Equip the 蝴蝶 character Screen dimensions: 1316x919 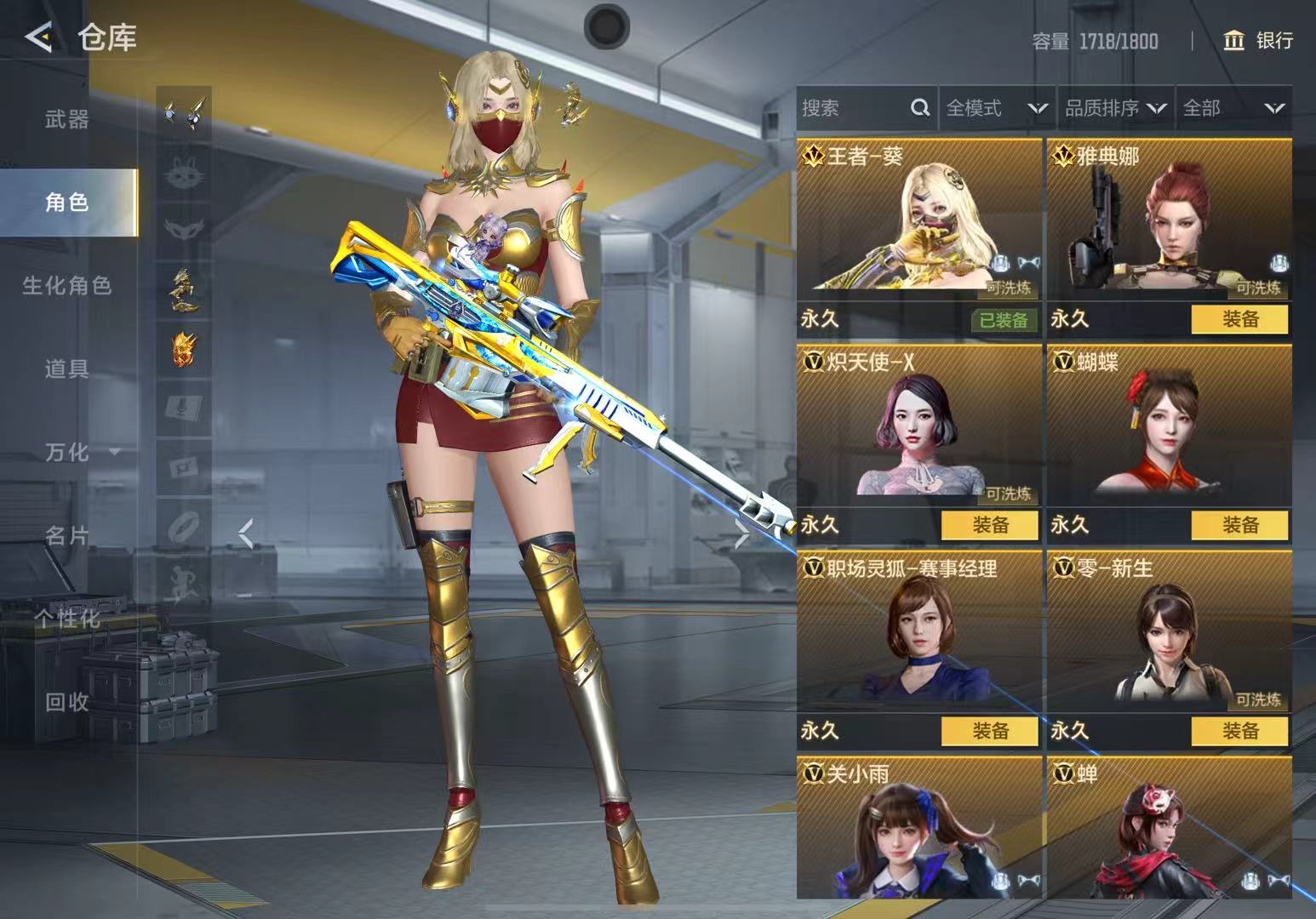(x=1239, y=525)
